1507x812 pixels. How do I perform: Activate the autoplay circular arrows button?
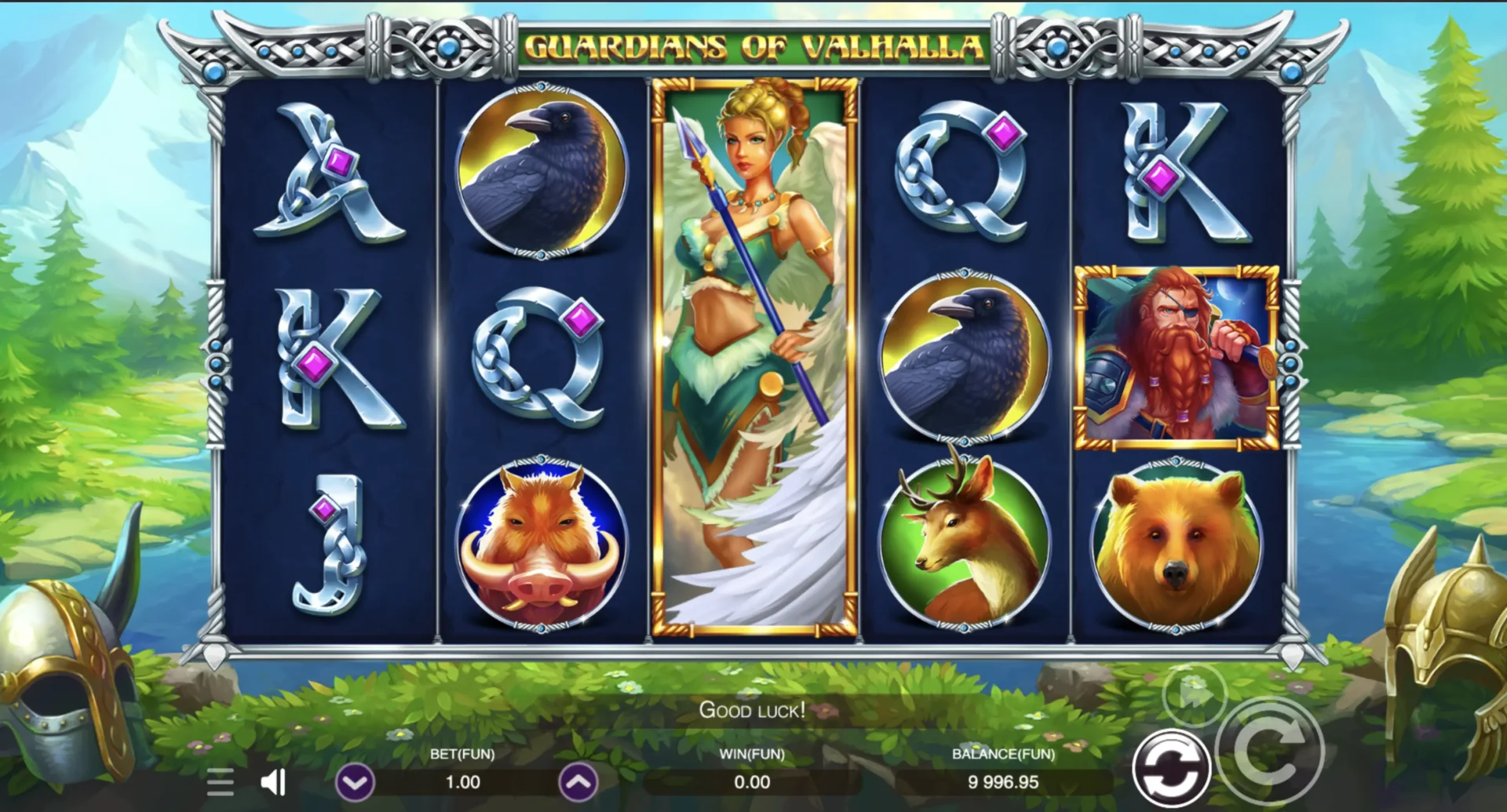[x=1170, y=769]
